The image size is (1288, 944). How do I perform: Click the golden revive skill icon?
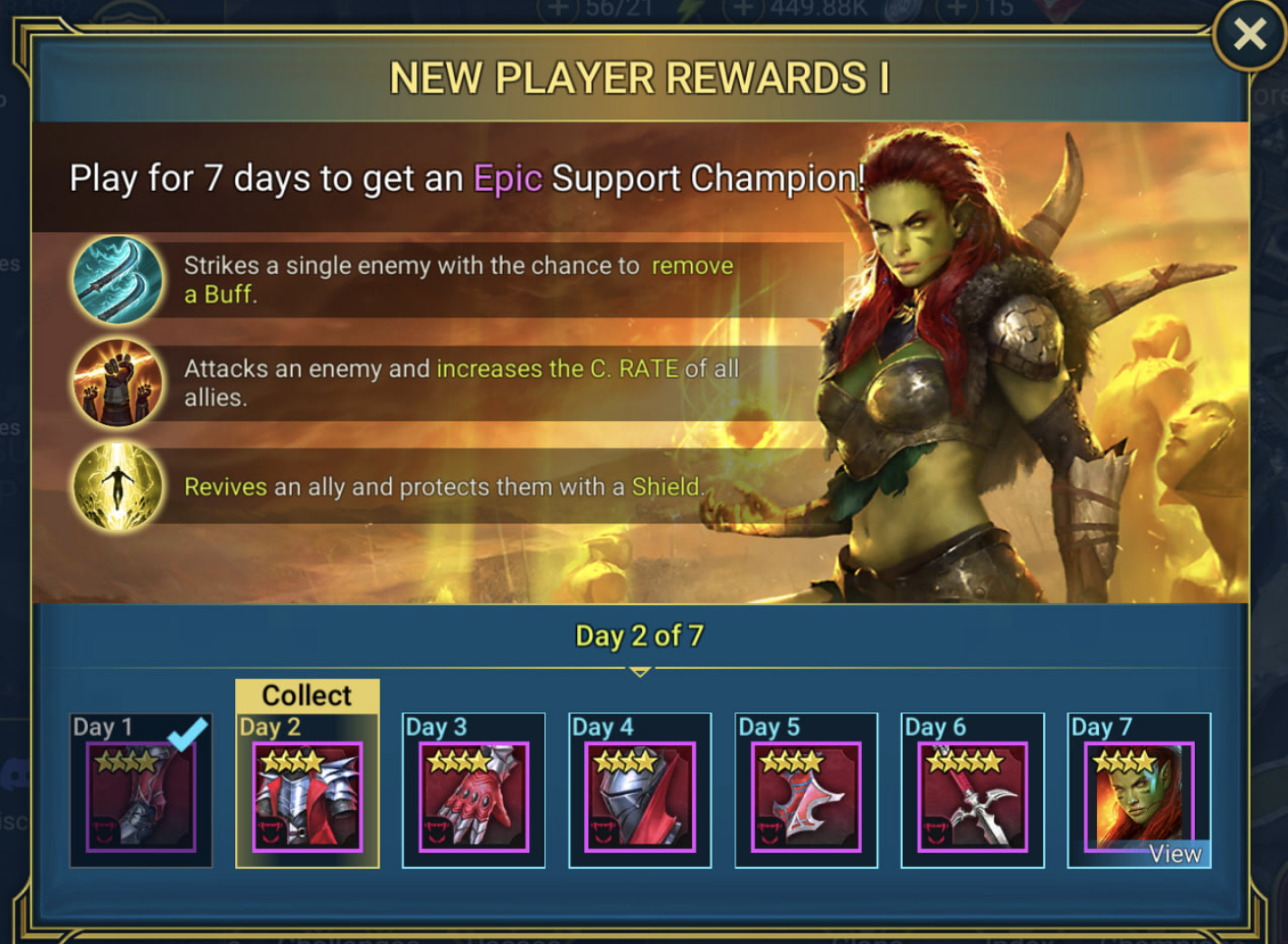tap(118, 486)
